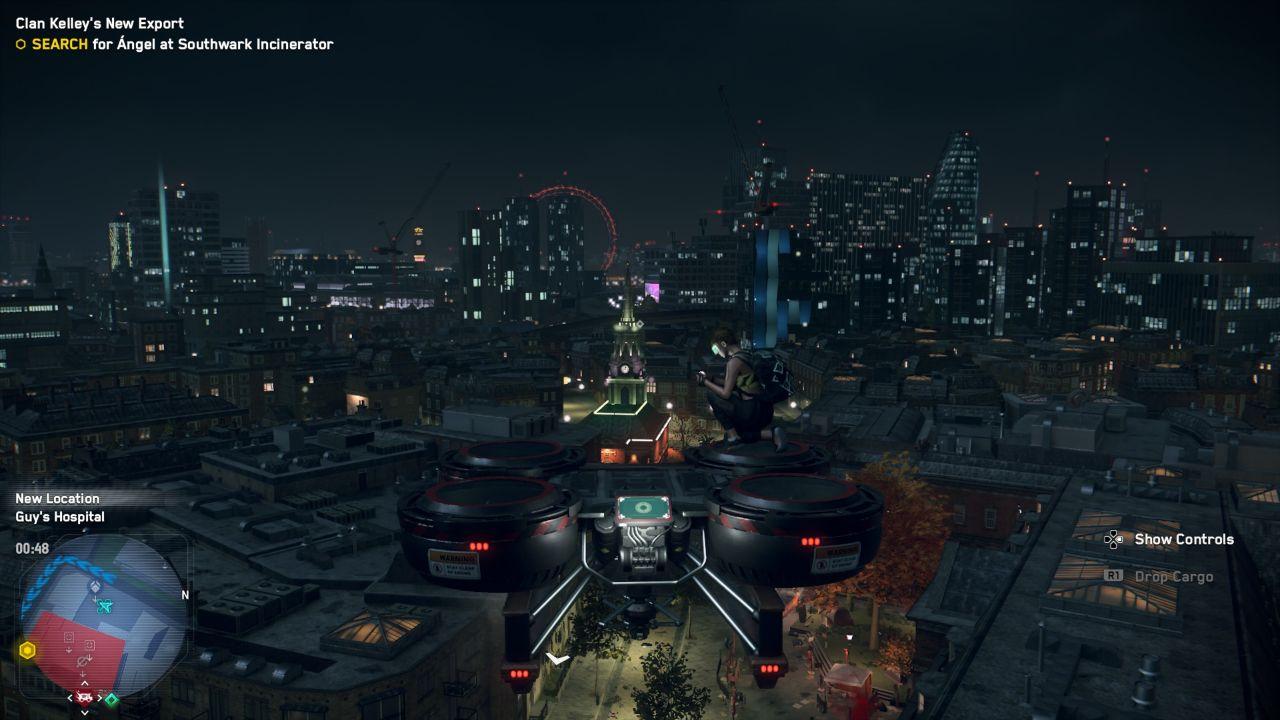This screenshot has width=1280, height=720.
Task: Click the cyan drone marker on minimap
Action: (x=102, y=605)
